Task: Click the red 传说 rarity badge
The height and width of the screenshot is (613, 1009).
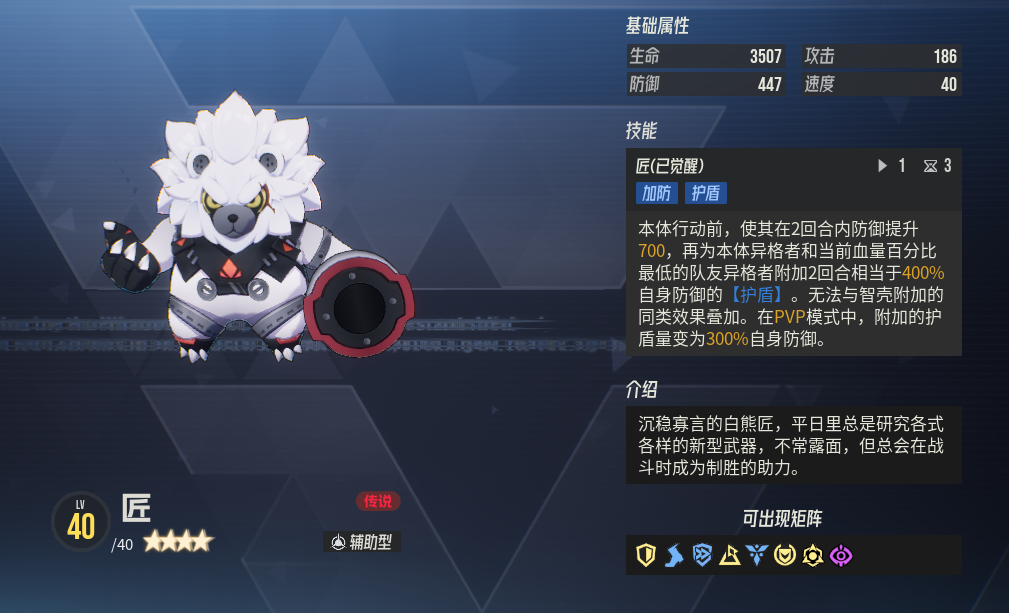Action: [x=377, y=501]
